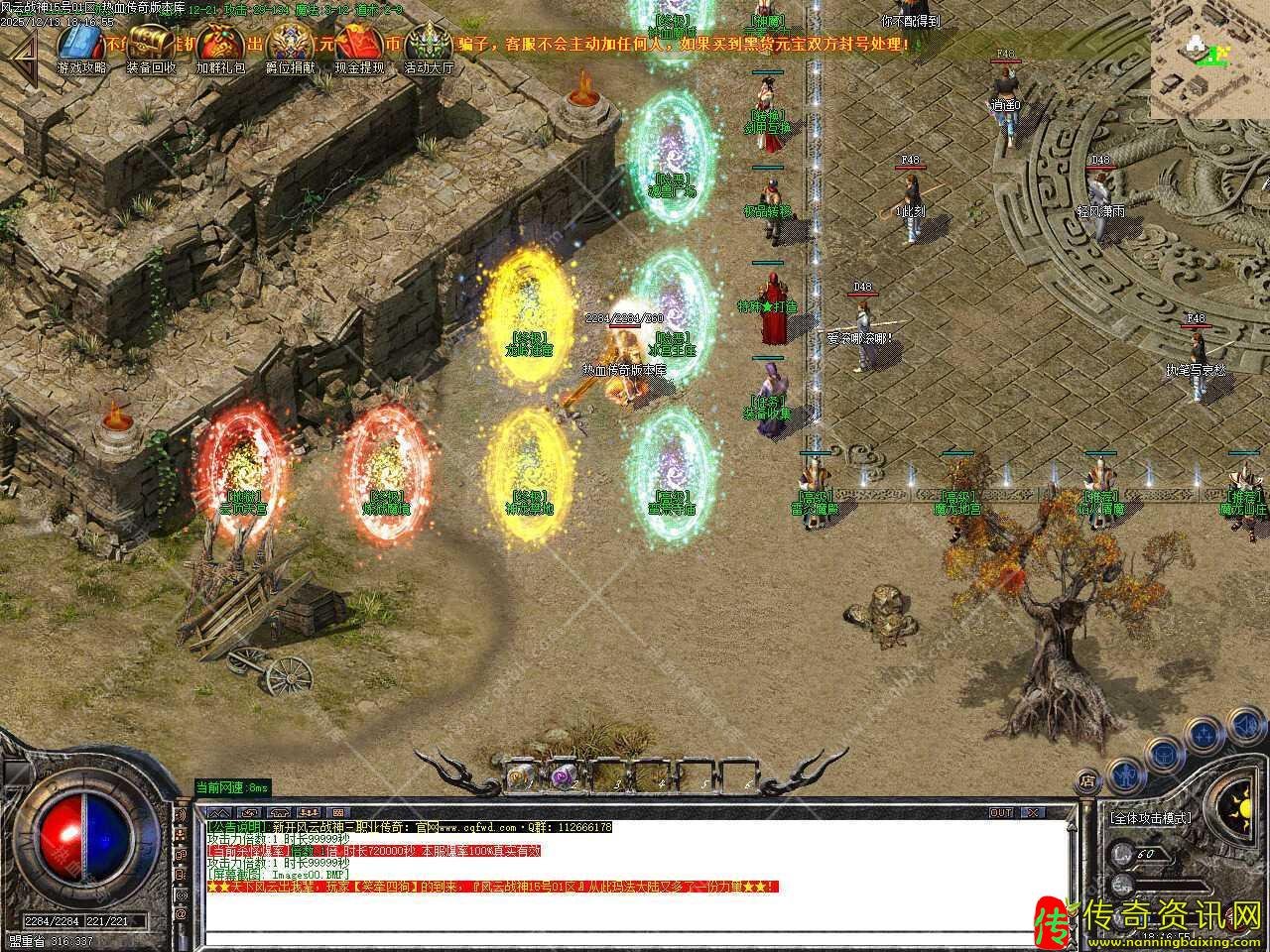Screen dimensions: 1270x952
Task: Enter the 活动大厅 event hall
Action: coord(429,45)
